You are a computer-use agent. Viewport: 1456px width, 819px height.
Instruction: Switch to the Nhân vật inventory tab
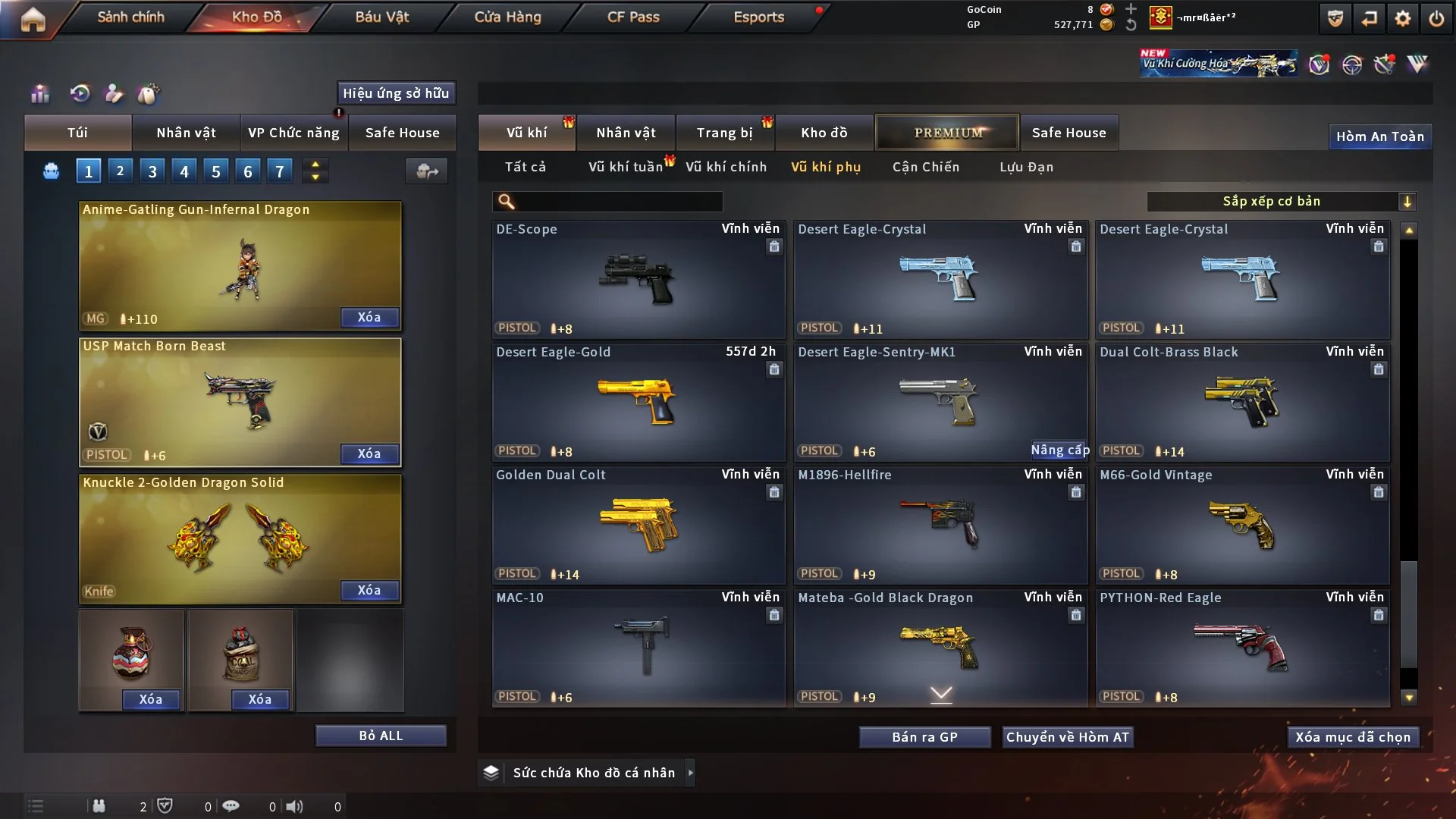pyautogui.click(x=626, y=133)
